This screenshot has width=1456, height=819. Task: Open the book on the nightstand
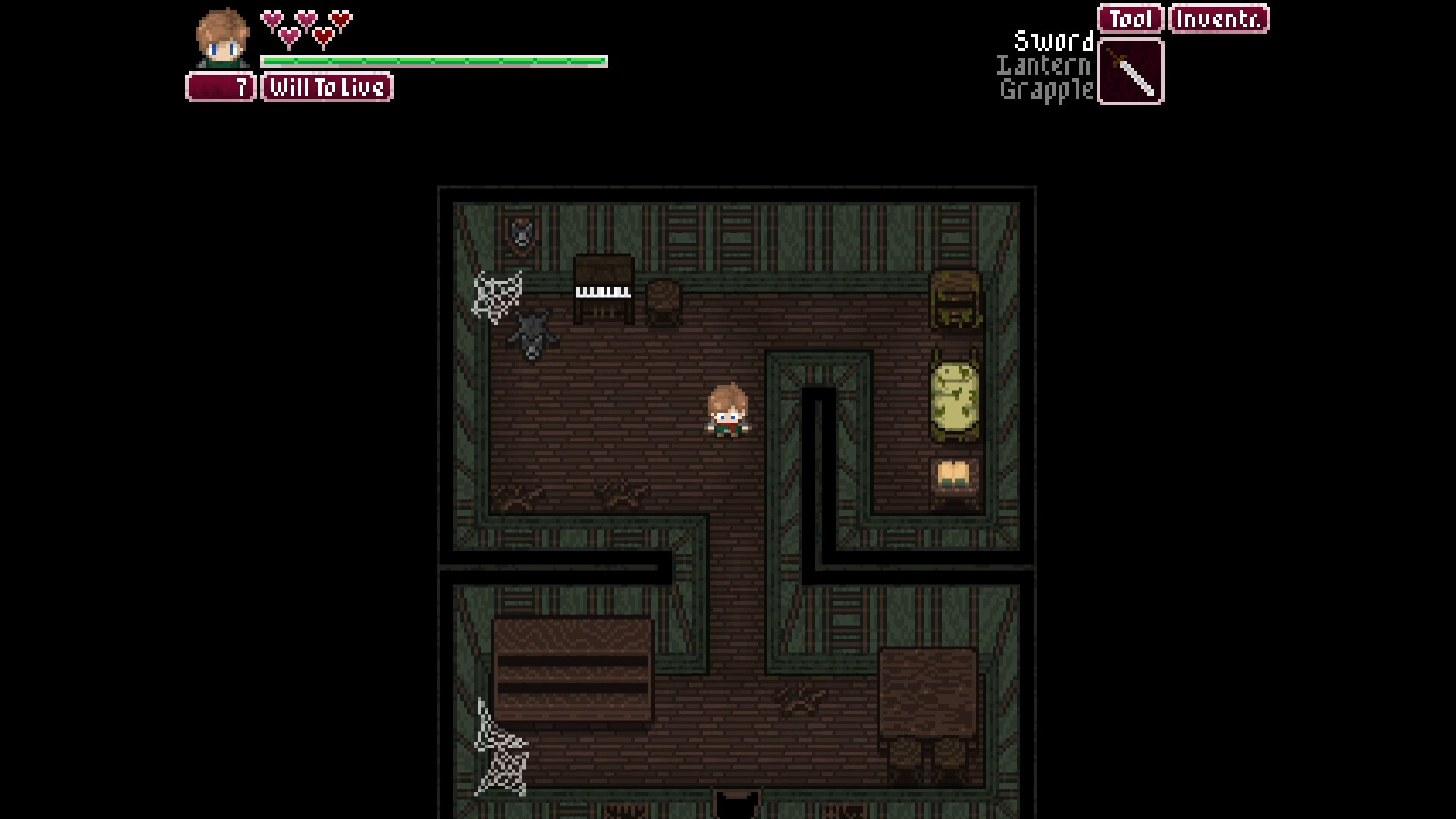click(953, 472)
